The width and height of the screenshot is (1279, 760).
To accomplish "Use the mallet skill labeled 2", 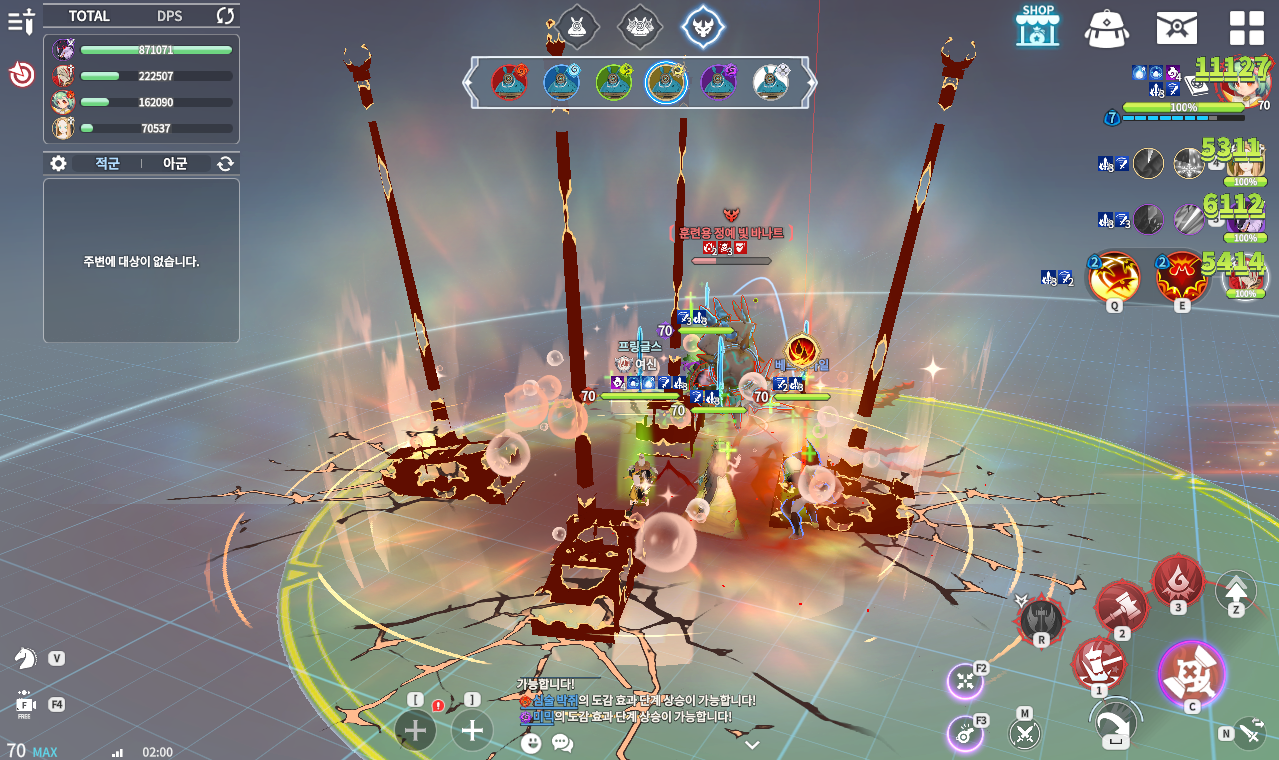I will point(1121,607).
